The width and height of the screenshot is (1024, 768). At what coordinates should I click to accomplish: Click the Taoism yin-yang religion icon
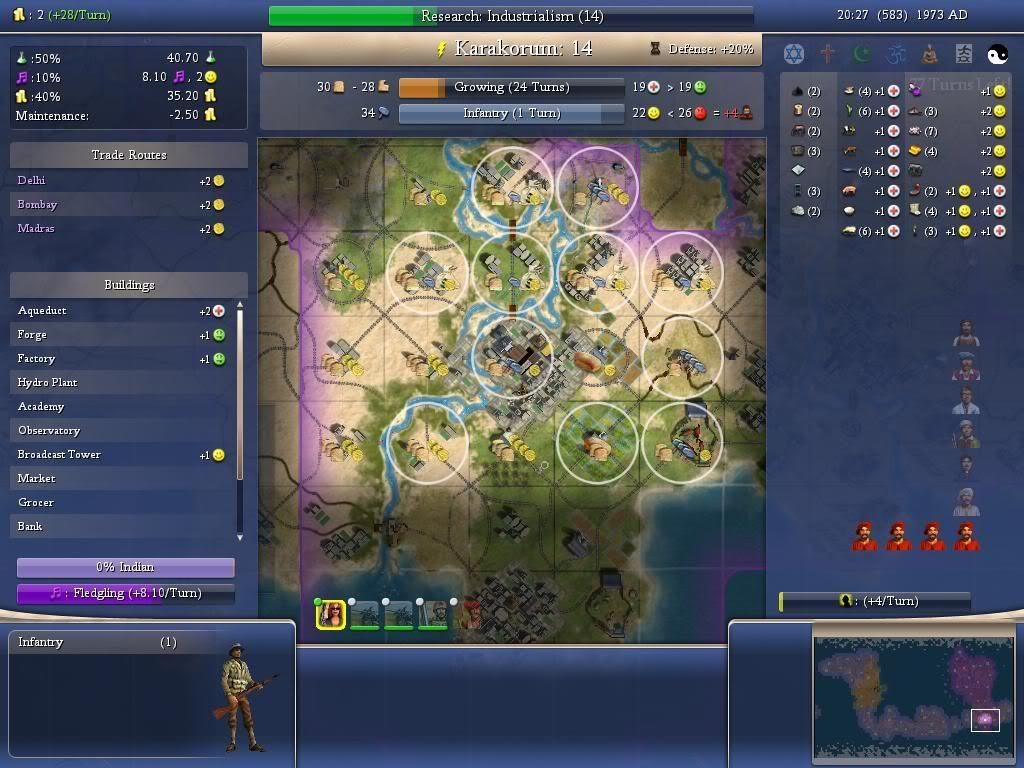tap(998, 54)
